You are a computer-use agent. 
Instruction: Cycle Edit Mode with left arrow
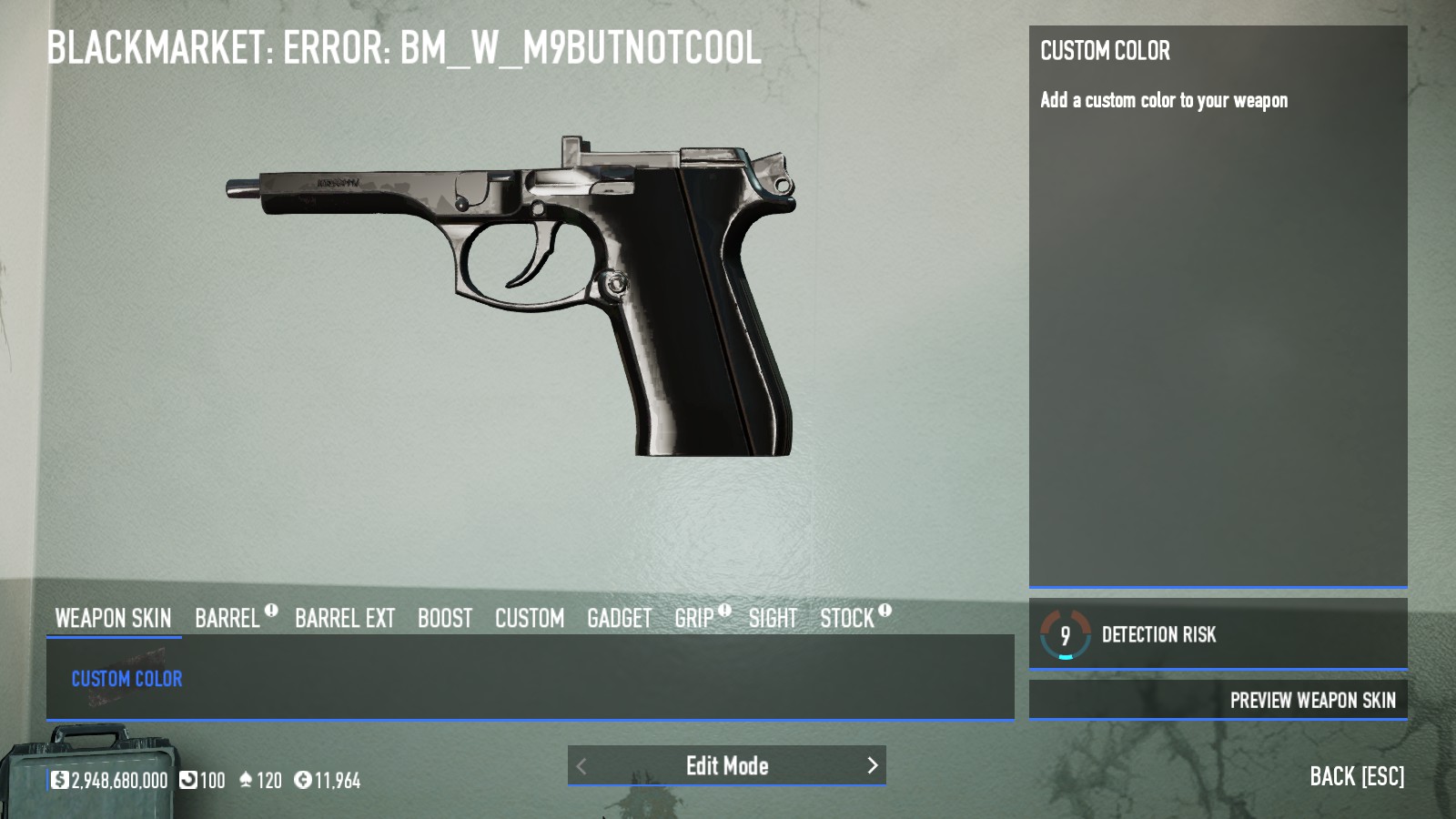pos(581,766)
